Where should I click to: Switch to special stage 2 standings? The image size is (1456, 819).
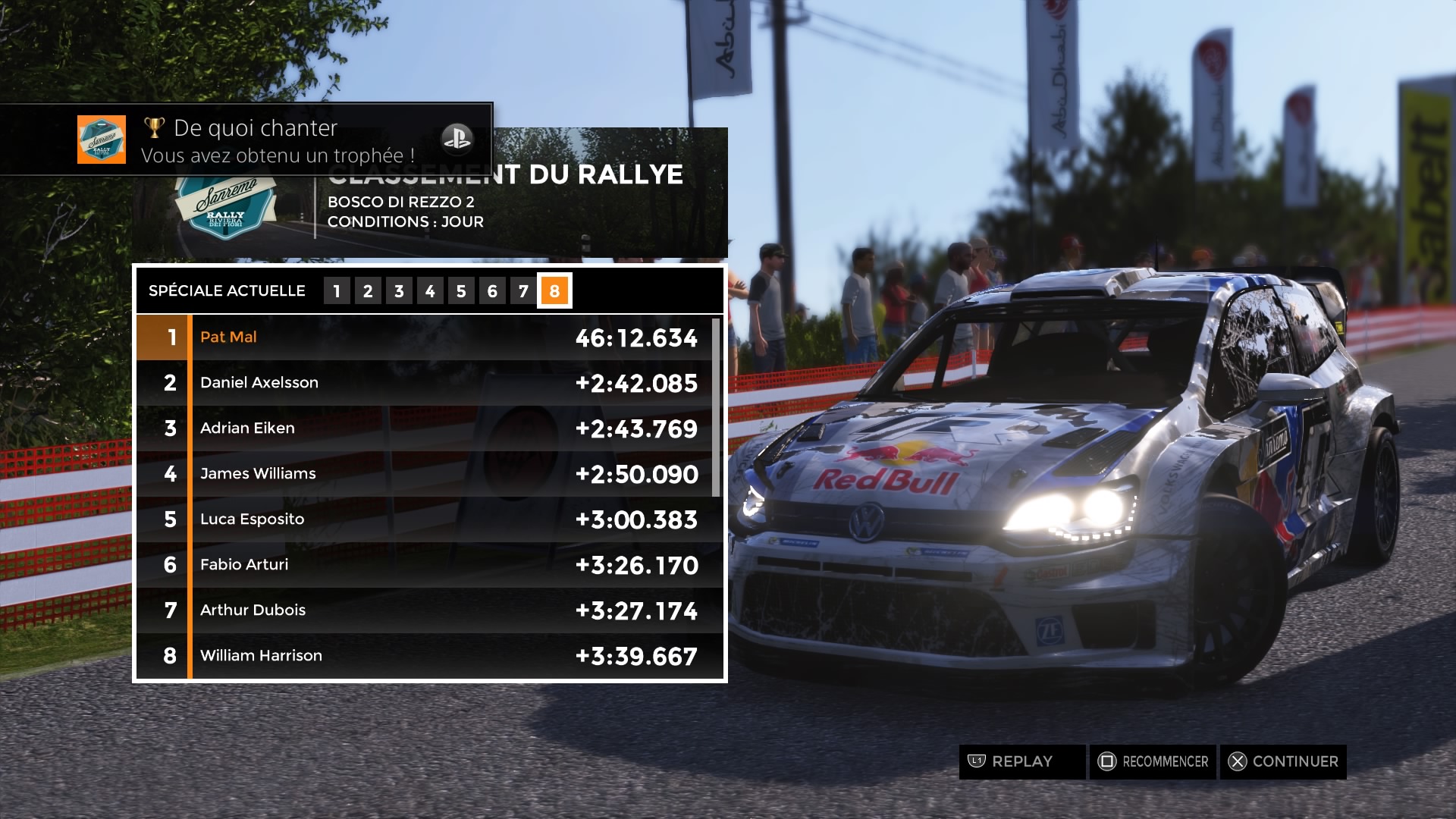click(x=368, y=291)
